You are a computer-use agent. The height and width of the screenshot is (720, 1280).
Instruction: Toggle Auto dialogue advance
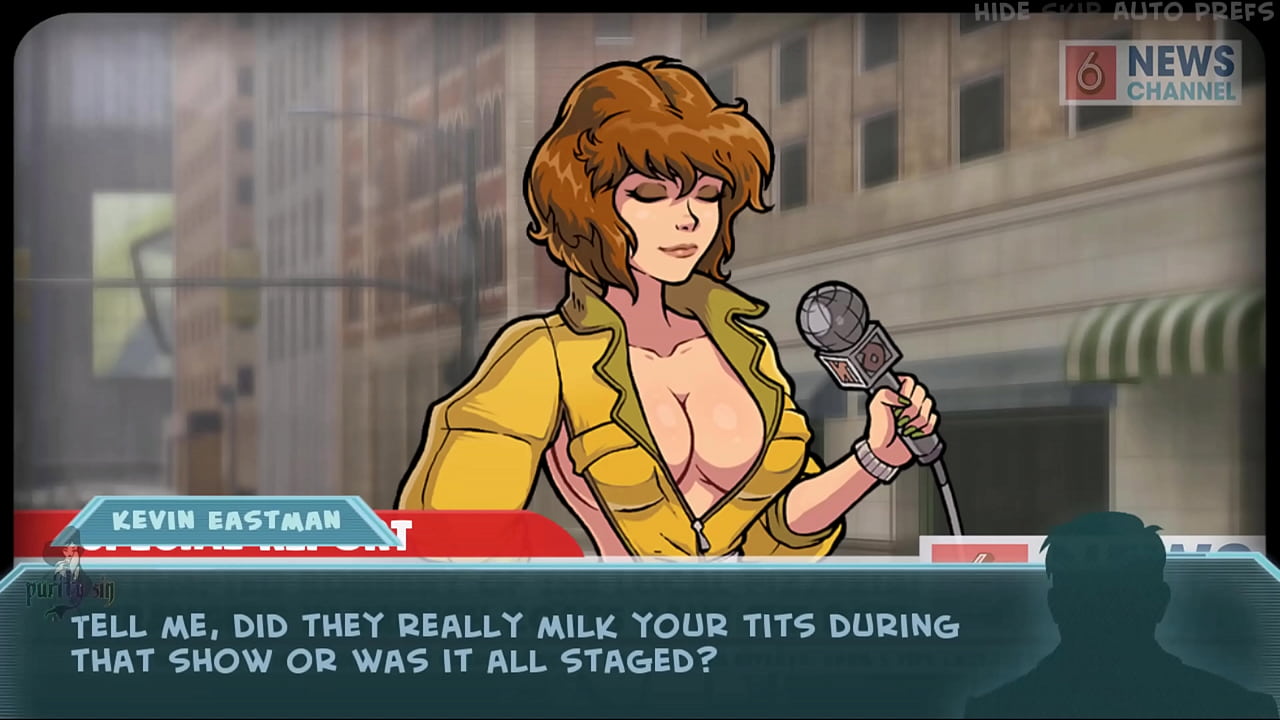pos(1146,13)
